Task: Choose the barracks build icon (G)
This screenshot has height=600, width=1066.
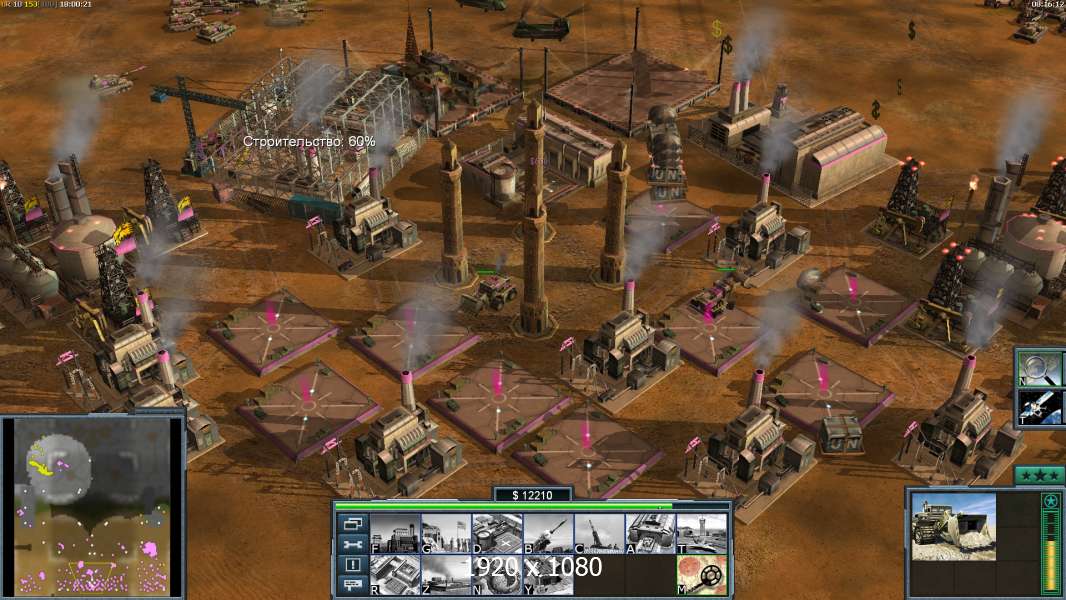Action: (x=445, y=534)
